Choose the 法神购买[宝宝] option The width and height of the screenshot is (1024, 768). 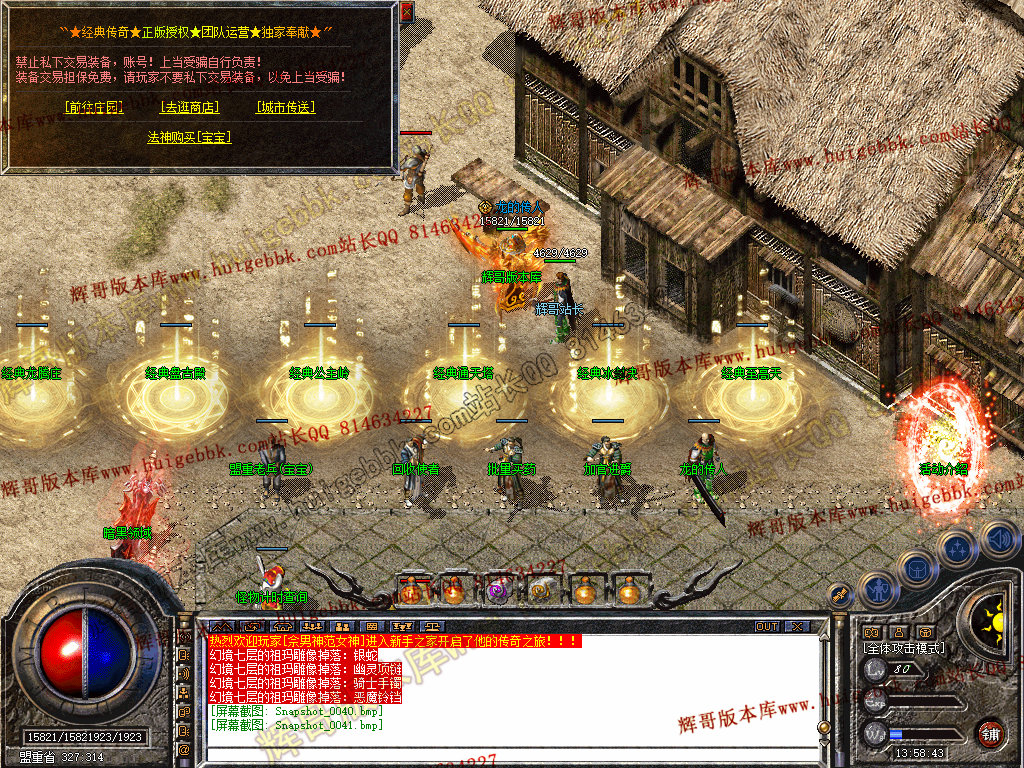(x=190, y=137)
